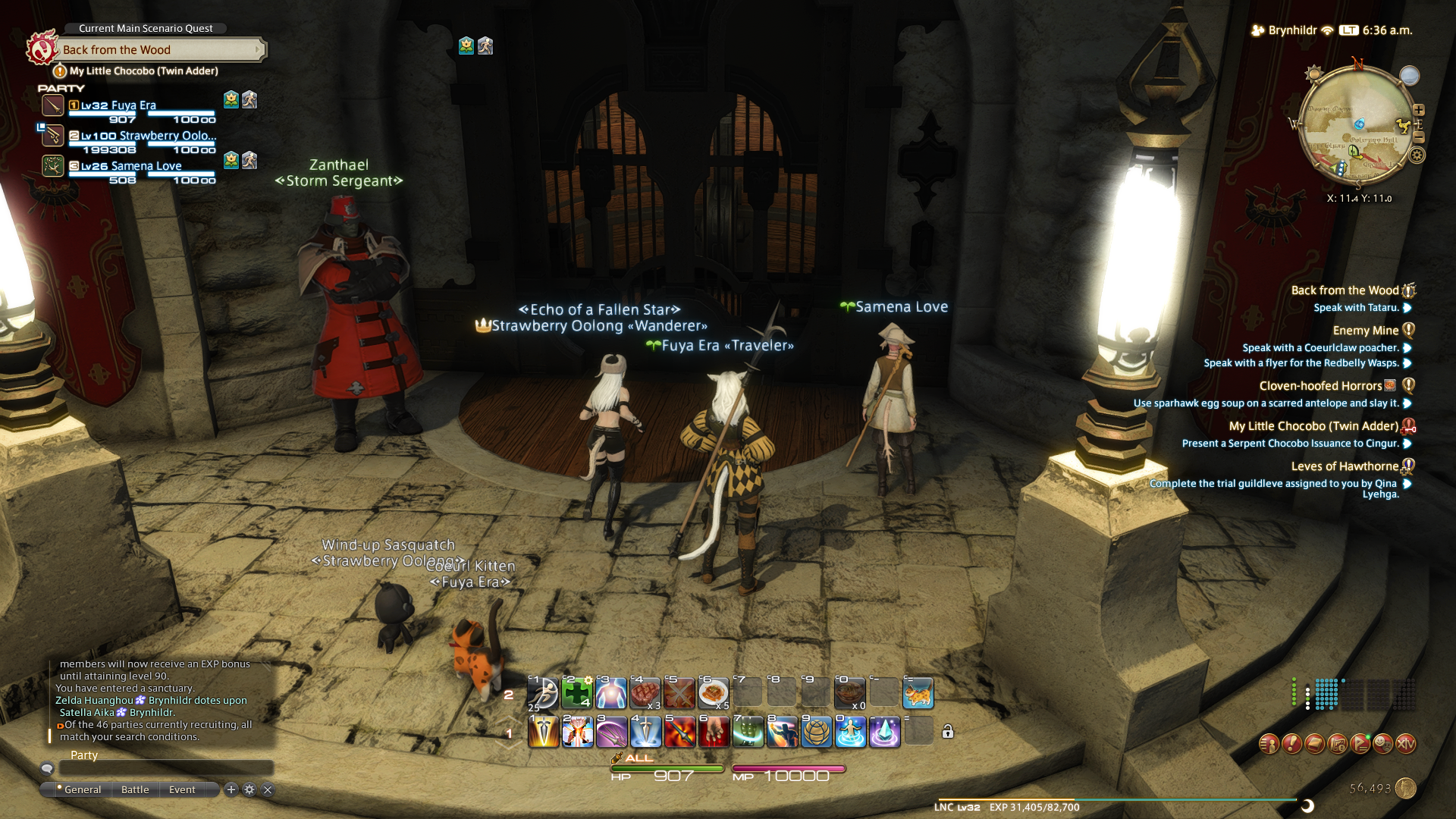Open minimap settings gear
This screenshot has height=819, width=1456.
click(x=1417, y=155)
